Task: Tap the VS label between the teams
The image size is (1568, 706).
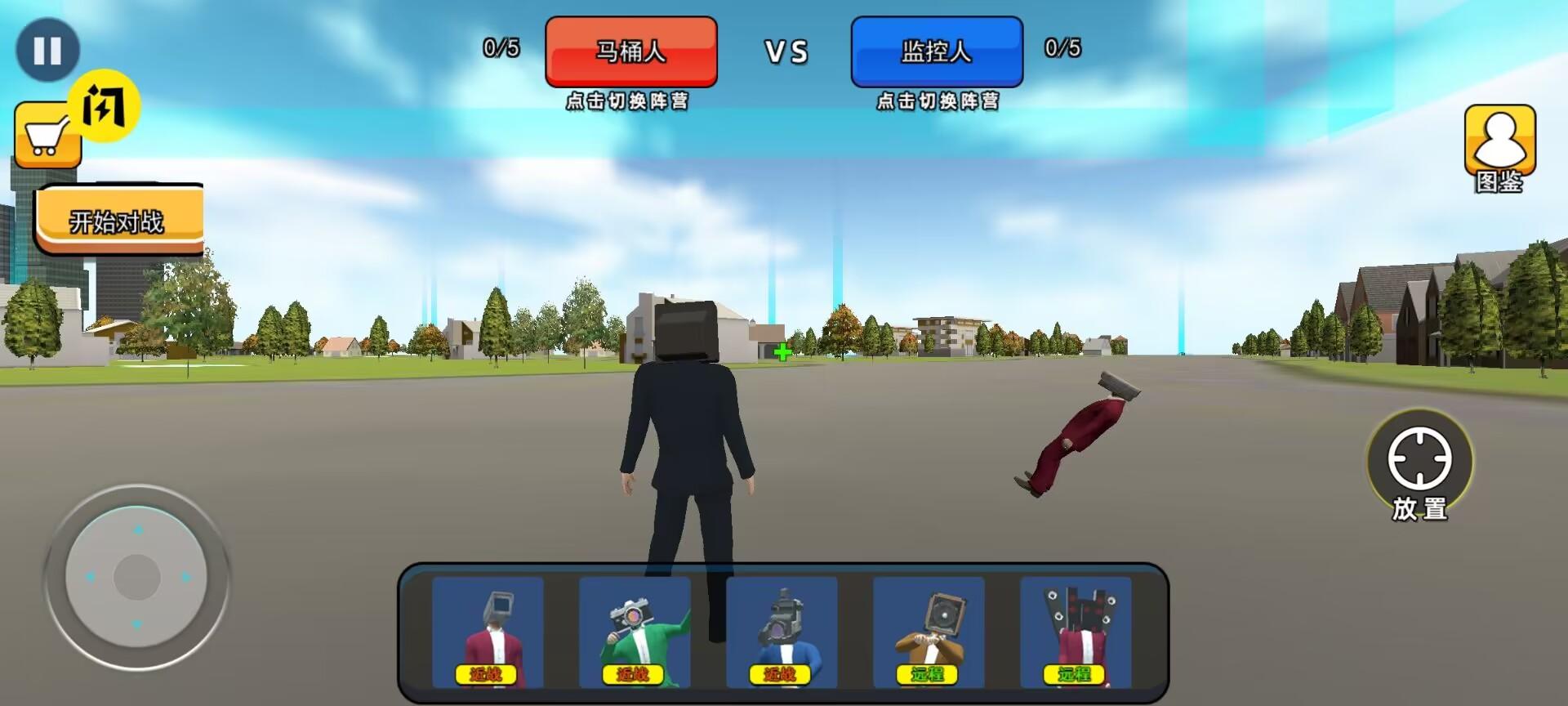Action: [786, 52]
